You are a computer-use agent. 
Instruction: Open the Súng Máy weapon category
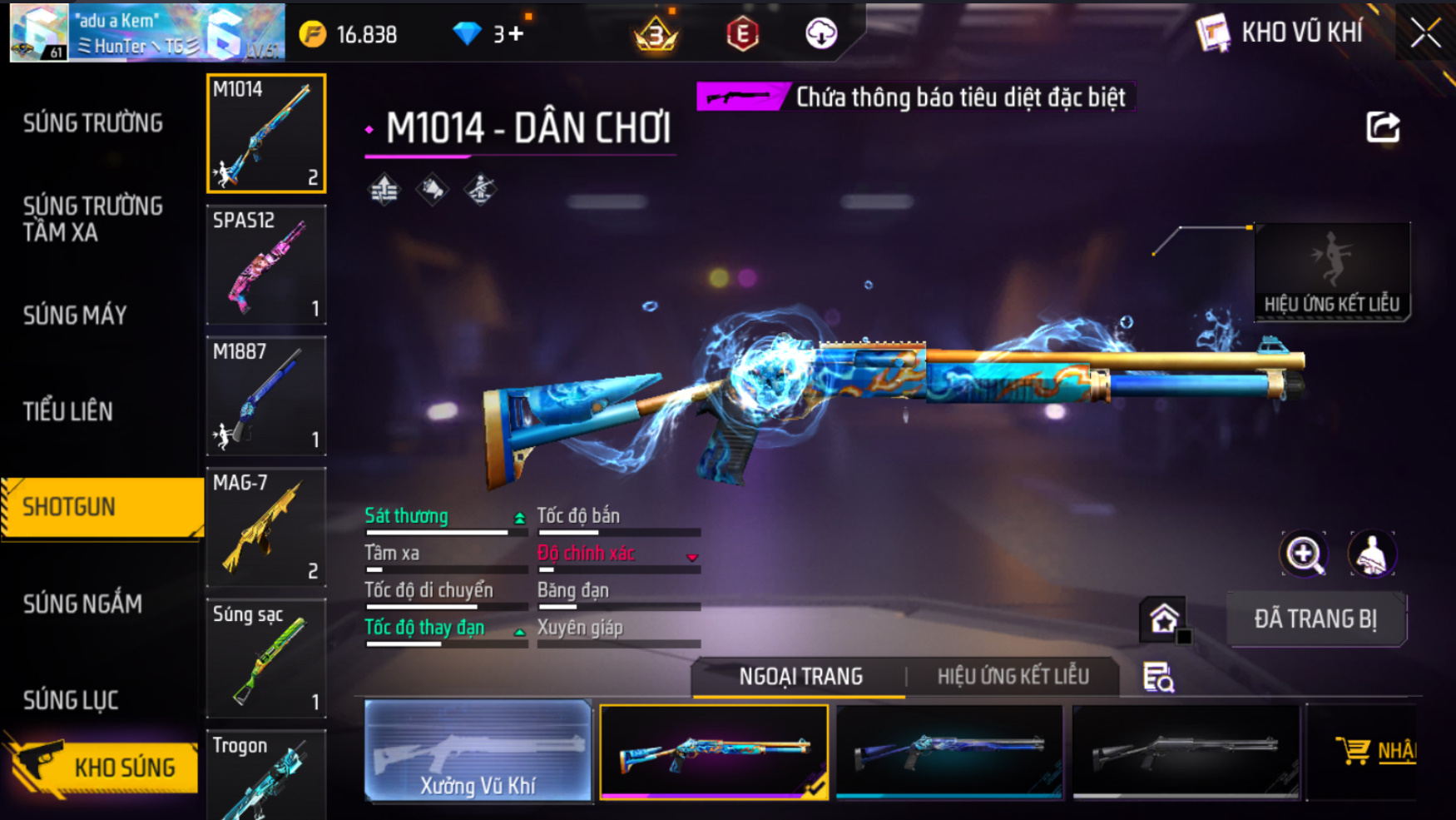point(75,315)
